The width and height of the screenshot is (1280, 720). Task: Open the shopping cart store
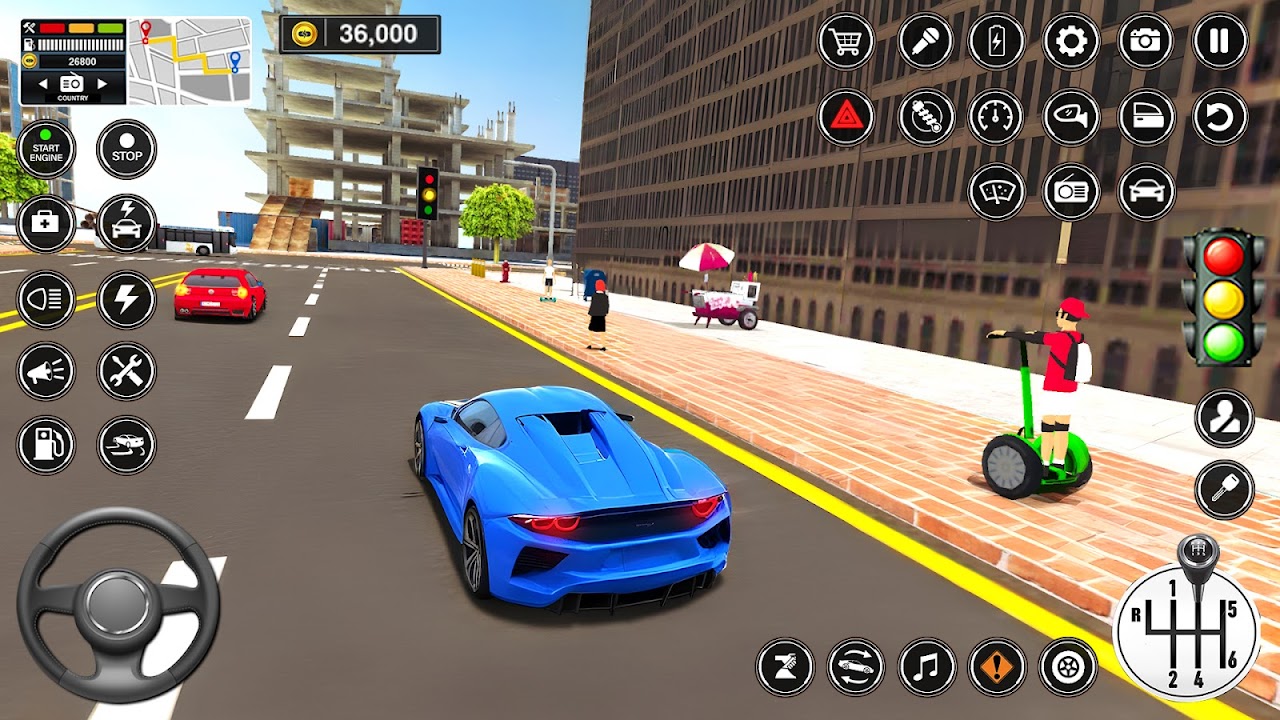[x=846, y=42]
